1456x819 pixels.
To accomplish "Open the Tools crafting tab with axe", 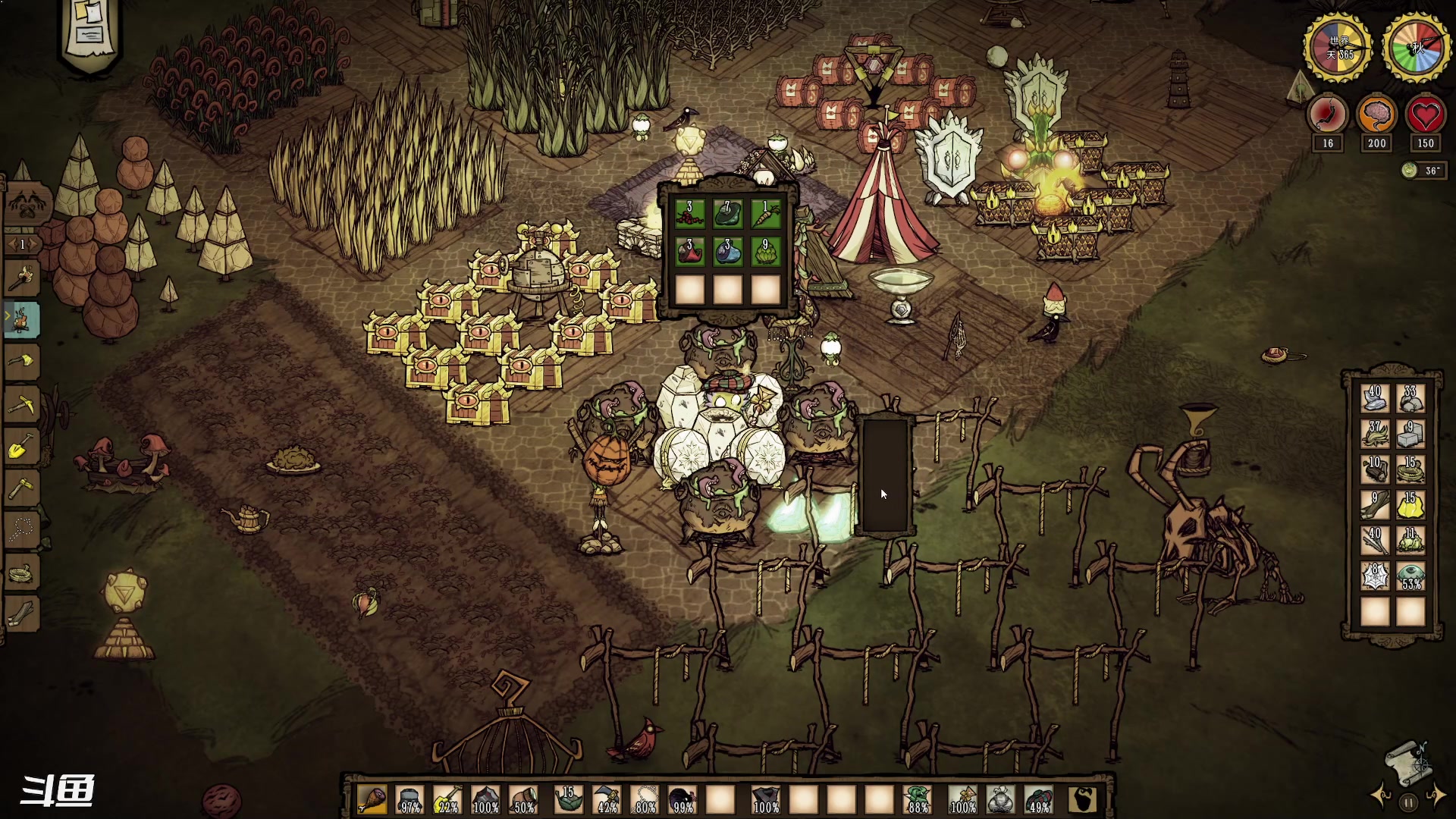I will point(23,278).
